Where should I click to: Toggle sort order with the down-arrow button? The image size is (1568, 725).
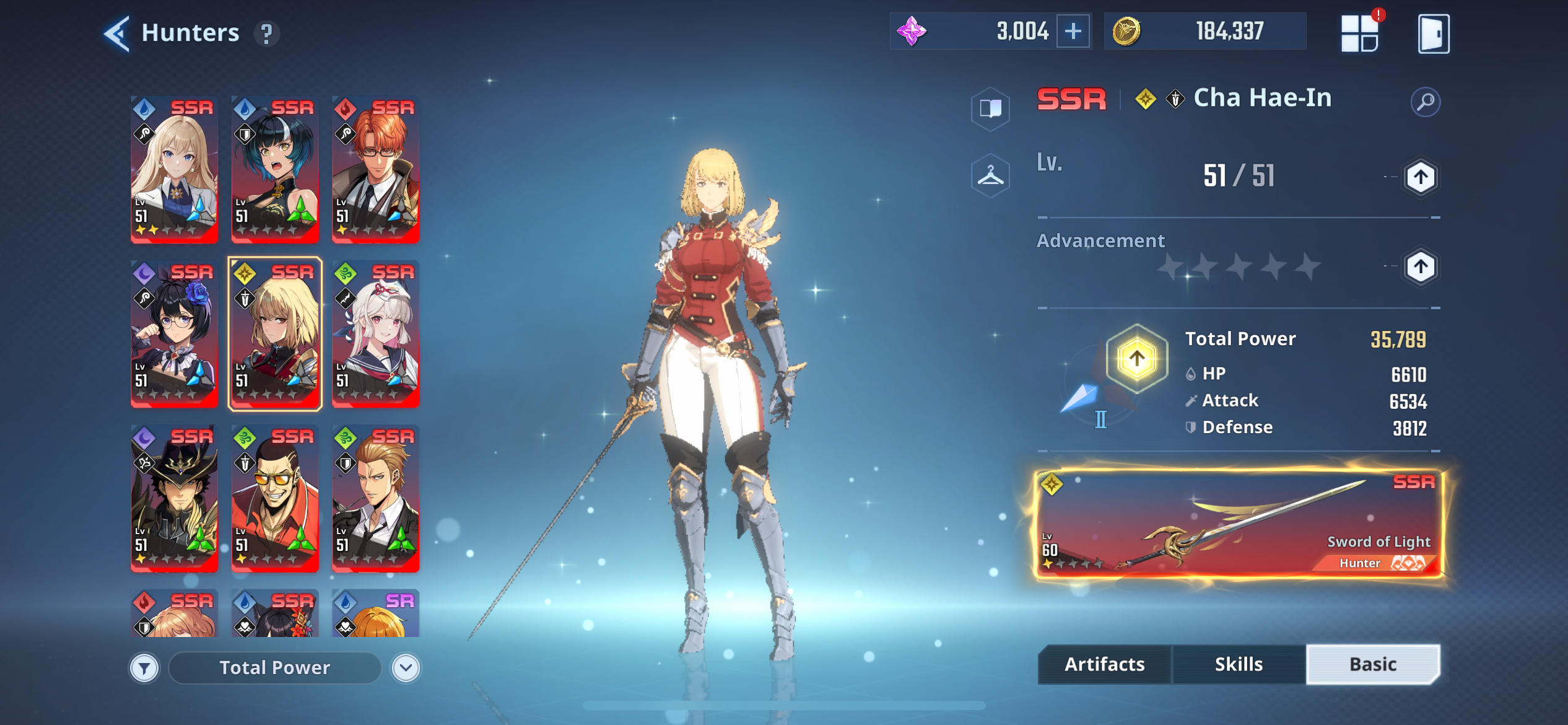coord(406,668)
